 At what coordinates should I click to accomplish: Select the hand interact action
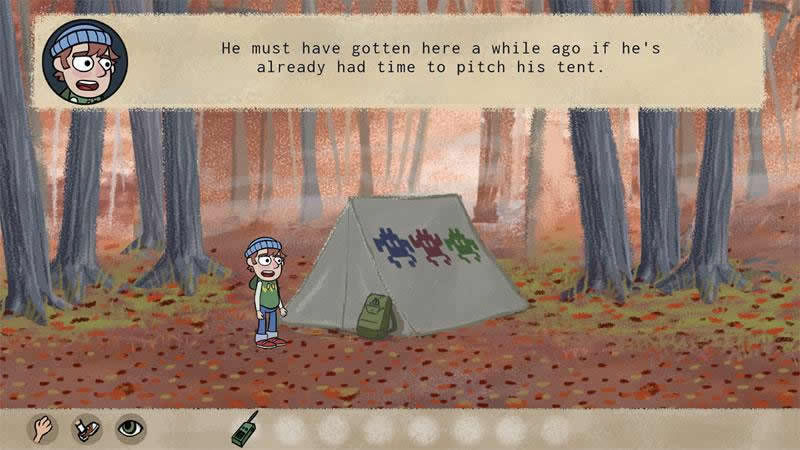click(43, 429)
